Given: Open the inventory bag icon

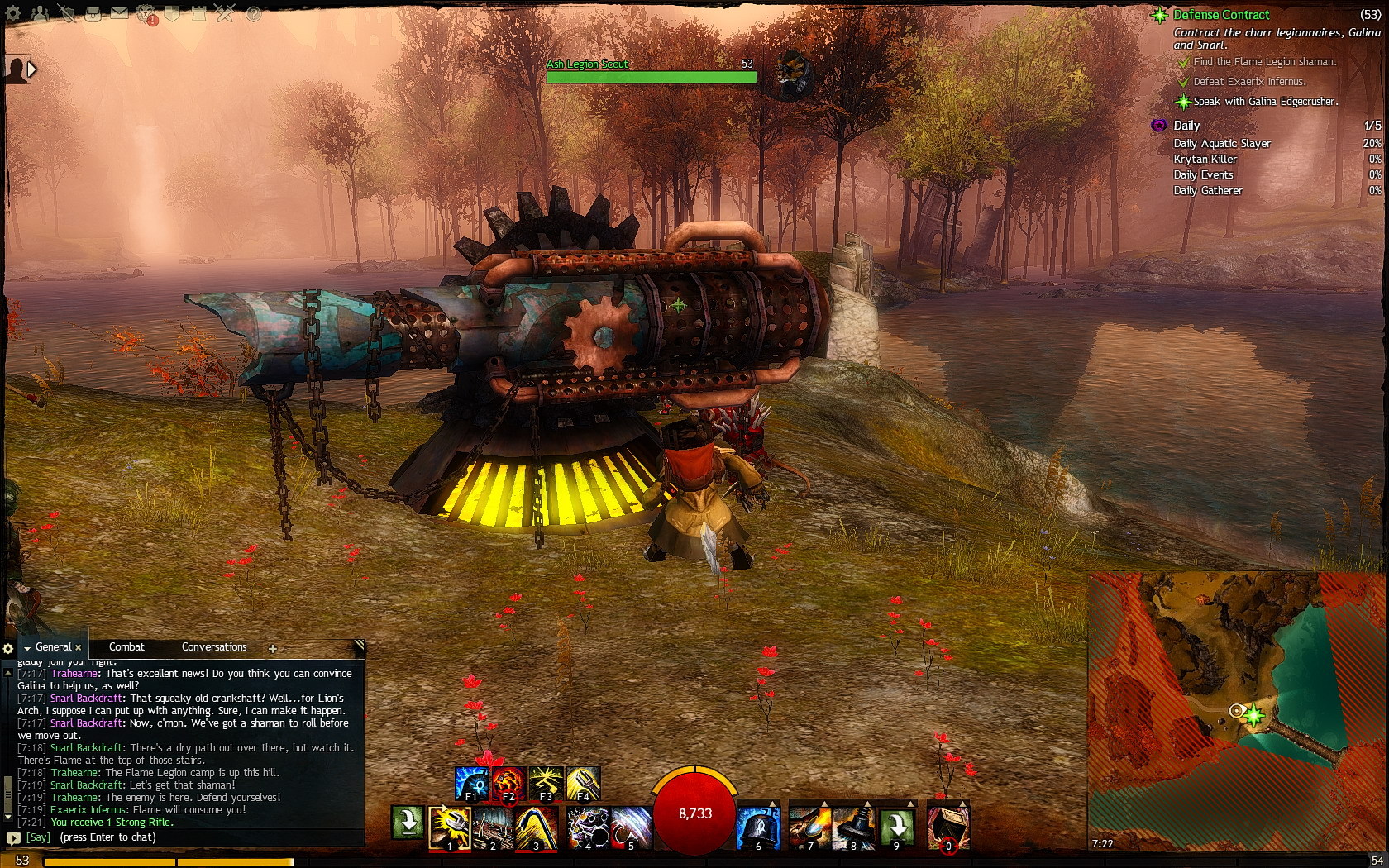Looking at the screenshot, I should point(93,13).
